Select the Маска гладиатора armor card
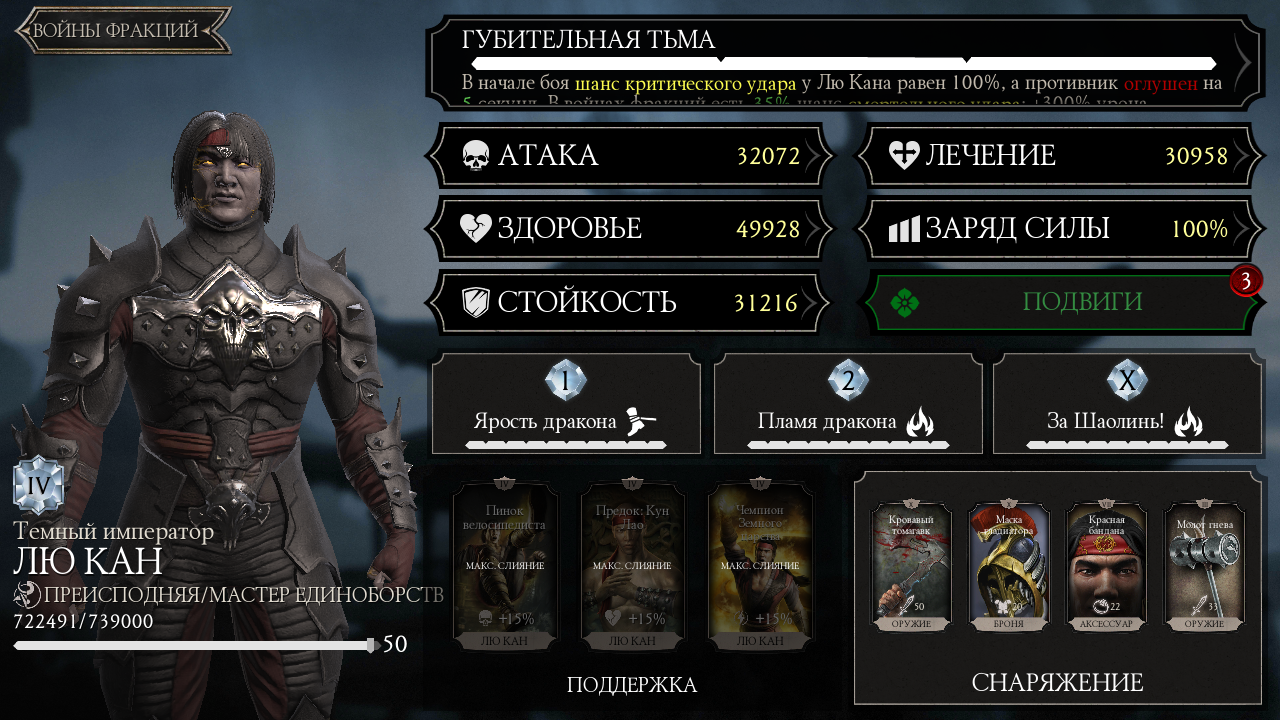 [1009, 567]
